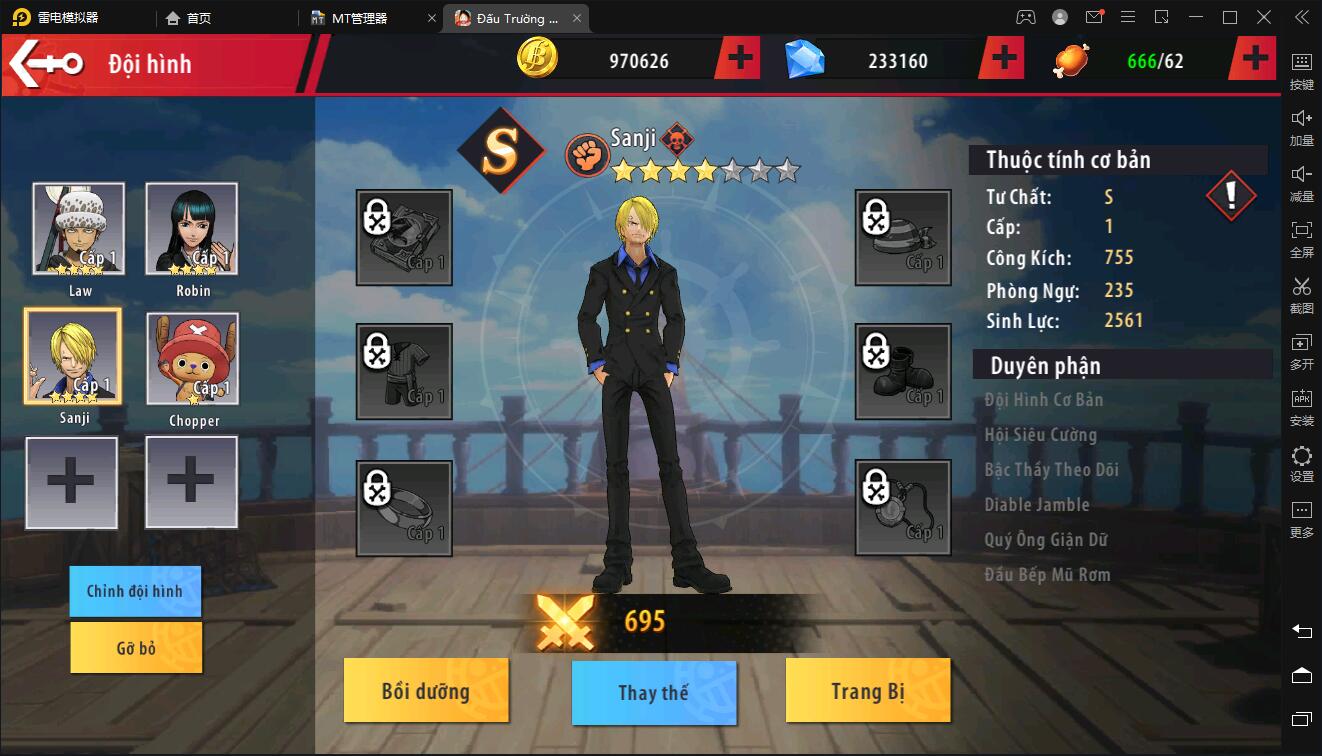The image size is (1322, 756).
Task: Choose Thay thế to swap the character
Action: pos(654,693)
